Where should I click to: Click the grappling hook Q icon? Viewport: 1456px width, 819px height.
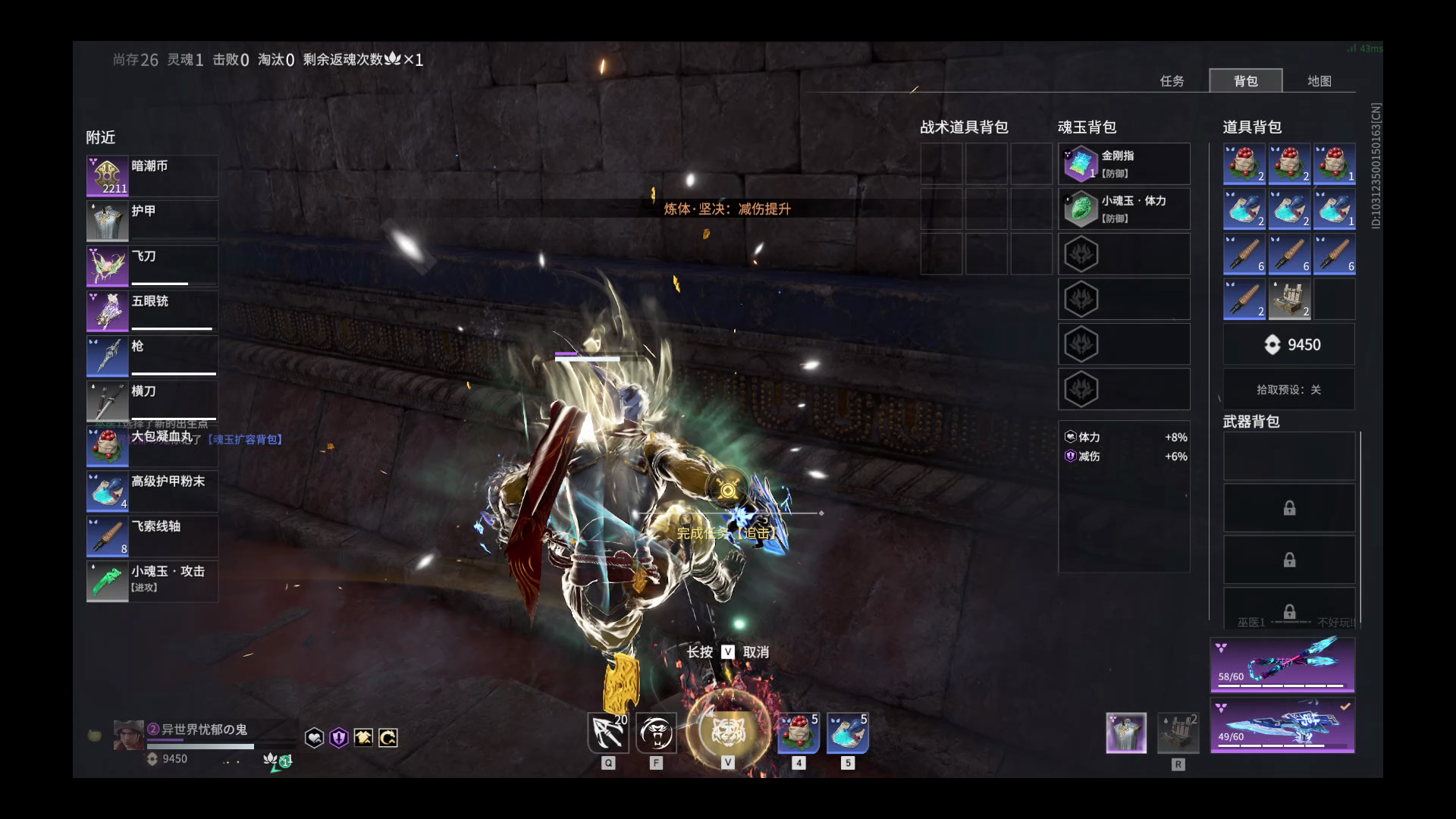click(608, 733)
